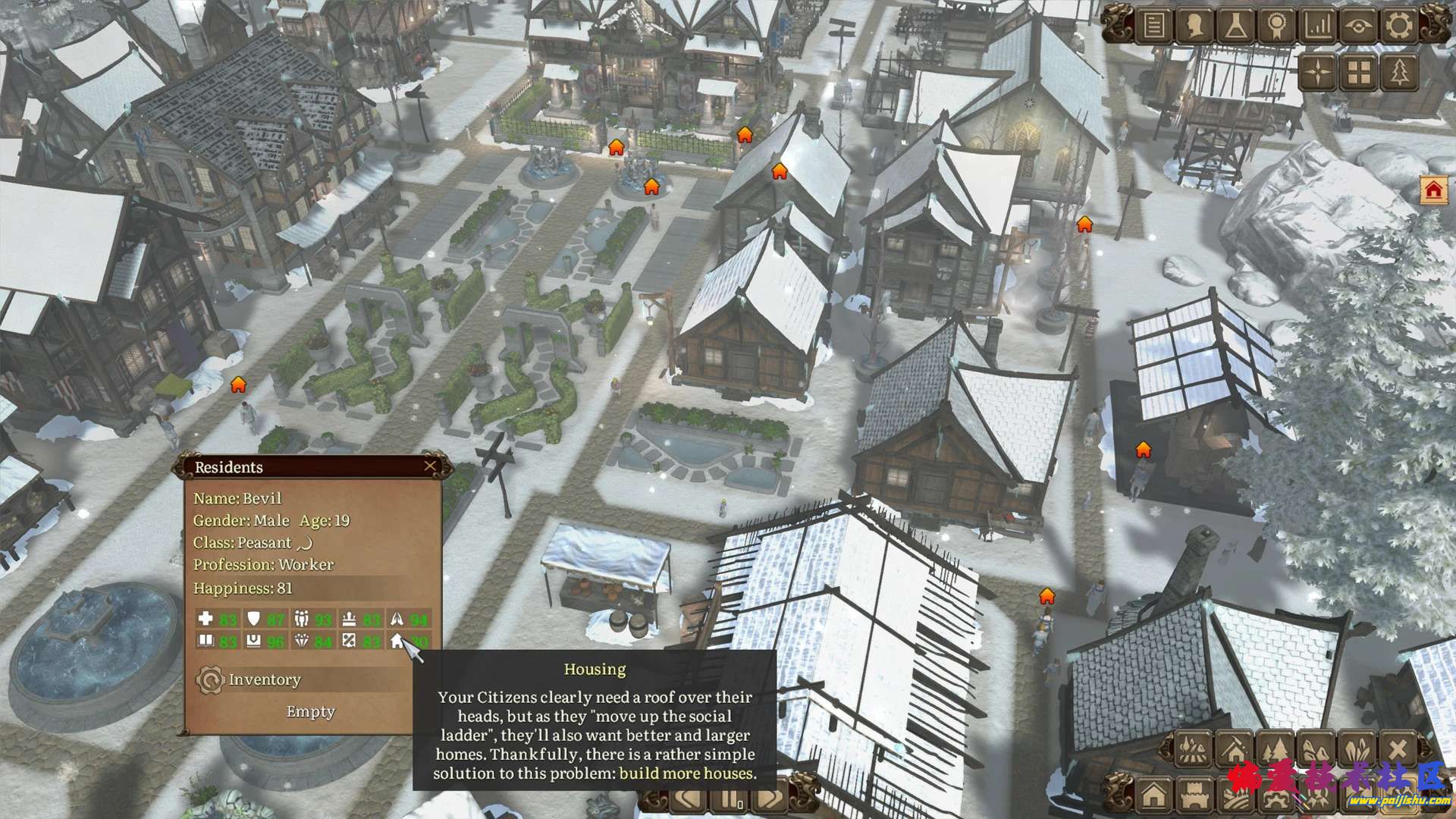Image resolution: width=1456 pixels, height=819 pixels.
Task: Select the X cancel tool in build toolbar
Action: (x=1398, y=749)
